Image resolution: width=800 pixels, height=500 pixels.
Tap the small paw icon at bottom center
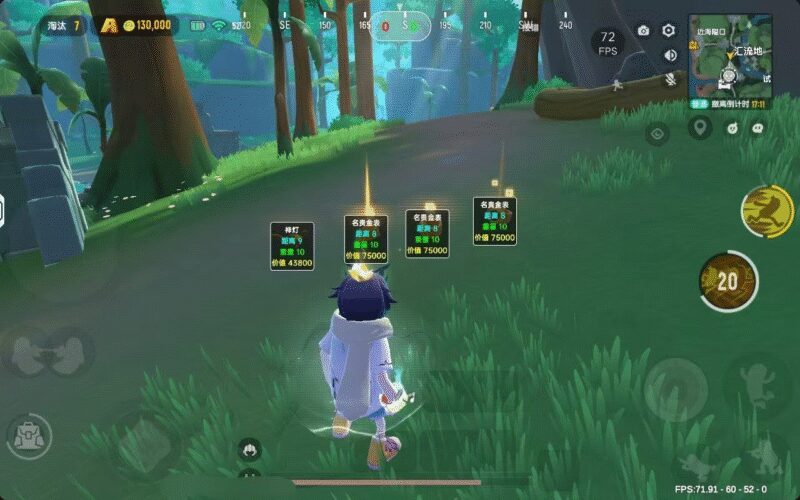(x=249, y=449)
